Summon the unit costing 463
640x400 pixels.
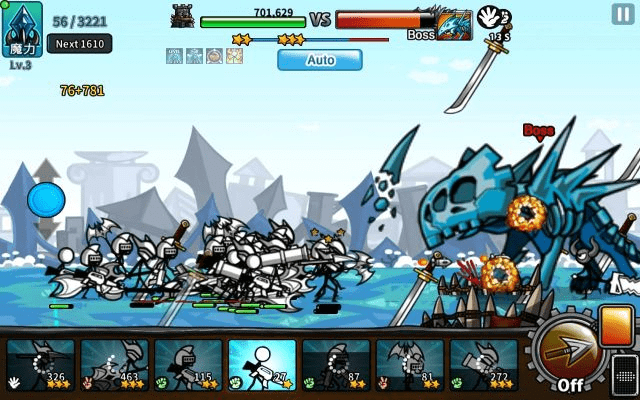point(114,365)
